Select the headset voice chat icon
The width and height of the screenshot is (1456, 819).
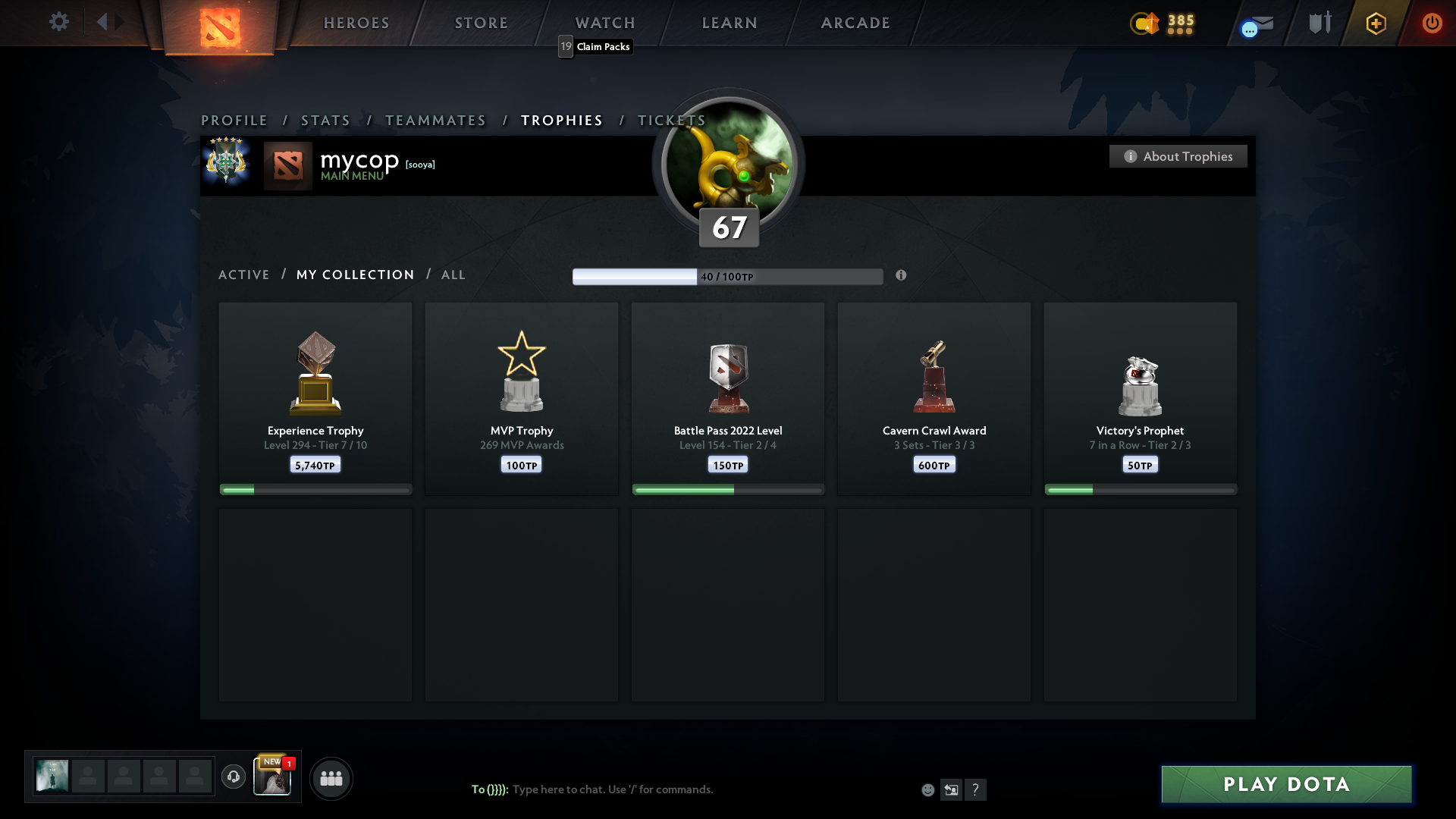tap(234, 778)
